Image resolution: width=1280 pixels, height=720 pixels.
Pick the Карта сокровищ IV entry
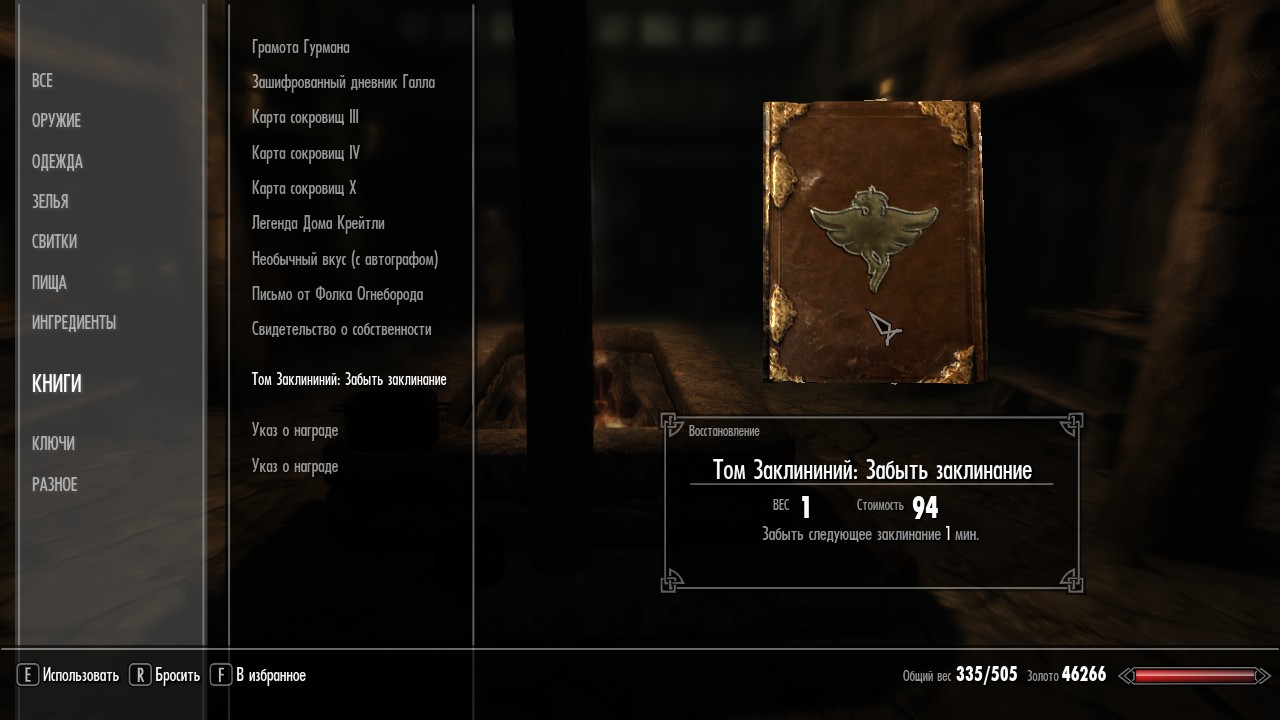click(x=306, y=154)
